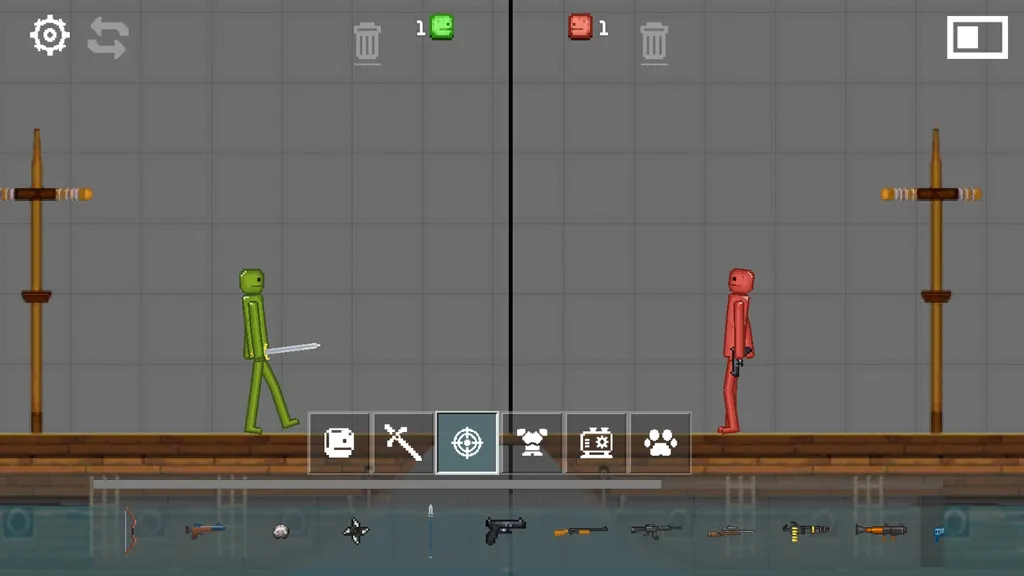Choose the black assault rifle item
1024x576 pixels.
pyautogui.click(x=655, y=529)
